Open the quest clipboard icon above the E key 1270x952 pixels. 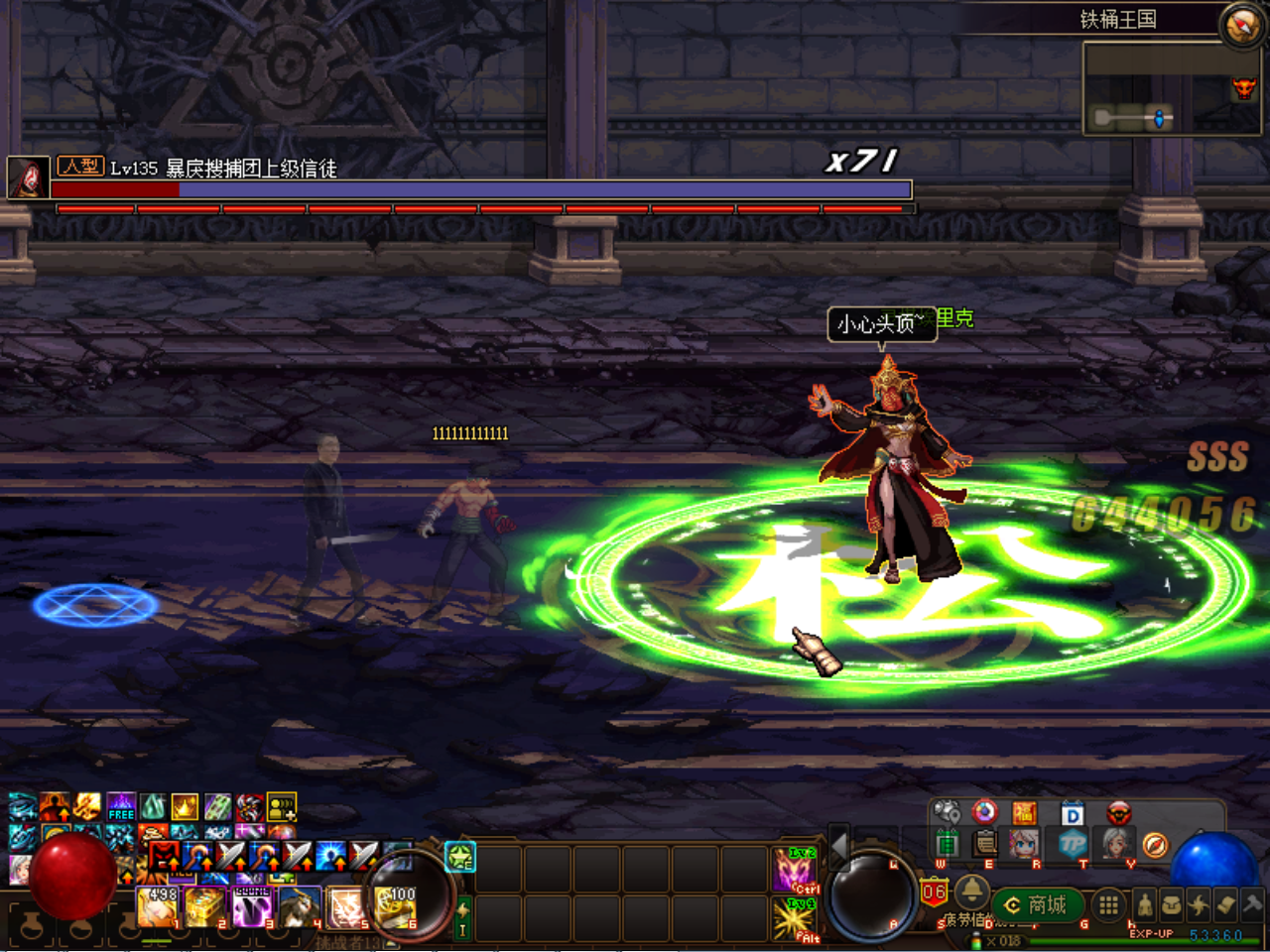point(984,844)
